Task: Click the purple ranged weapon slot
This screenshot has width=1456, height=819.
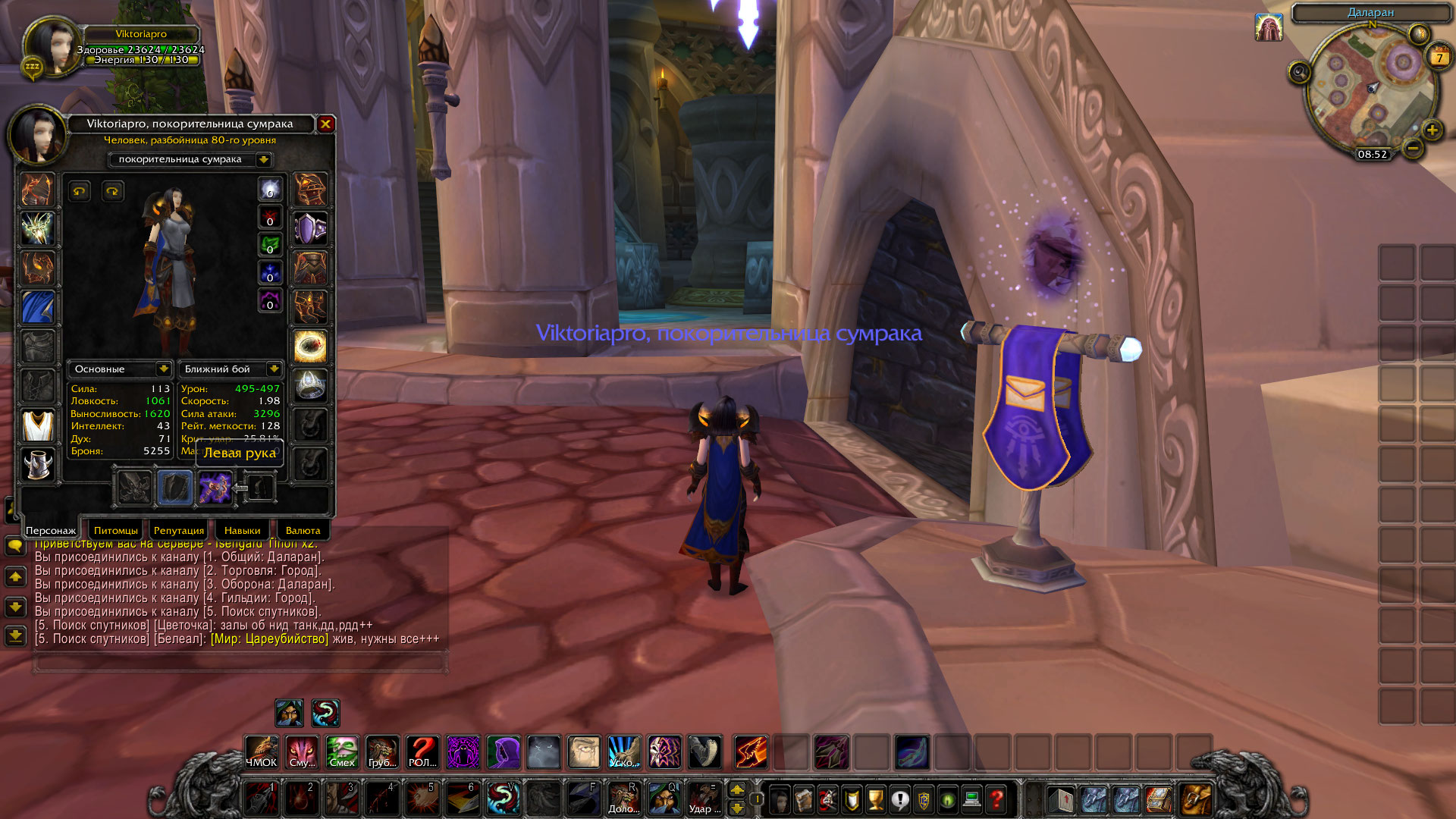Action: [215, 488]
